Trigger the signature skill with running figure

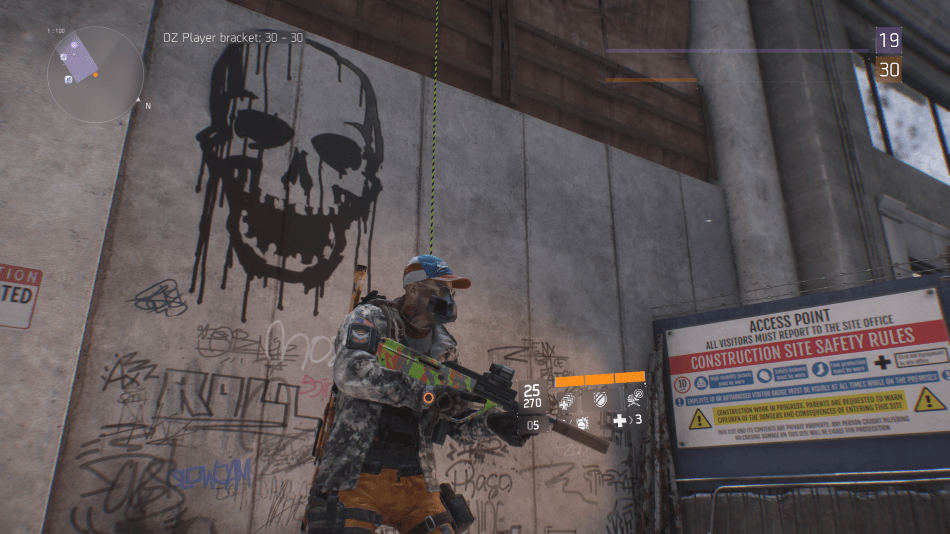pyautogui.click(x=632, y=399)
